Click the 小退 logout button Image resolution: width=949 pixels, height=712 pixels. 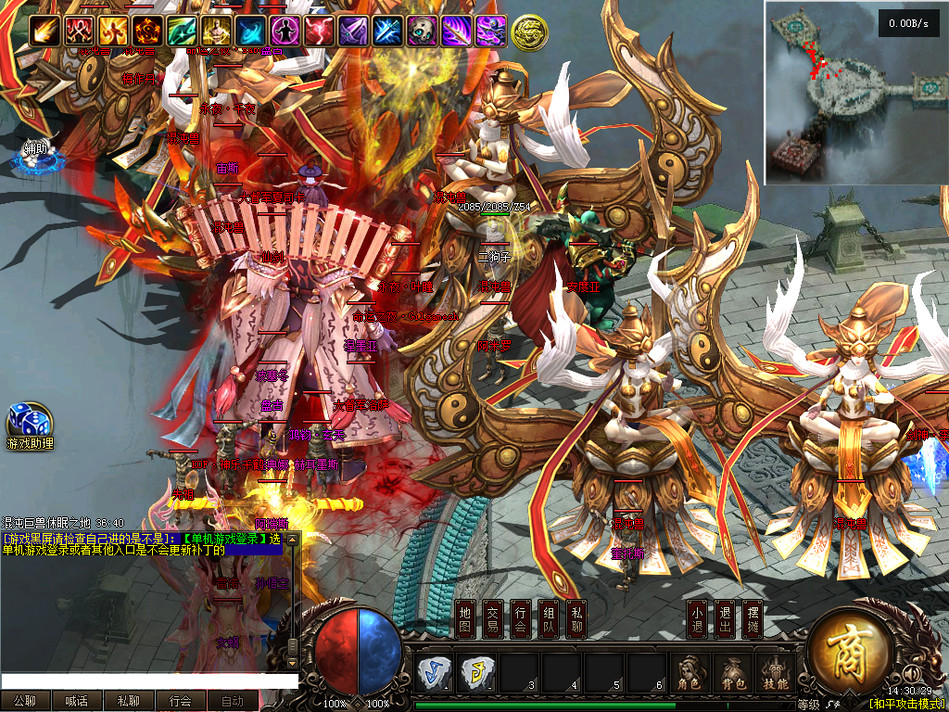(x=696, y=620)
